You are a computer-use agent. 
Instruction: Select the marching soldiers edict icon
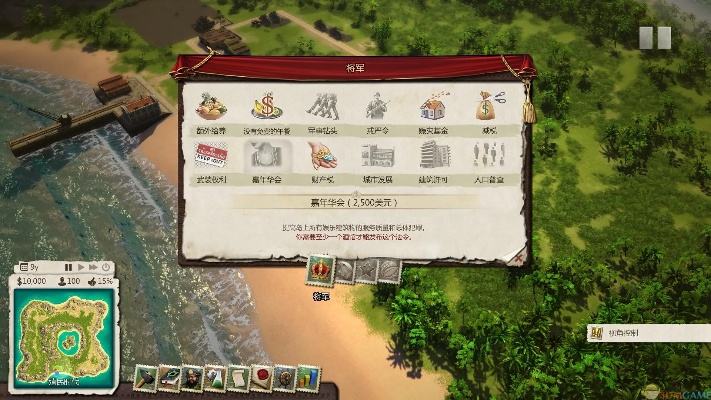point(321,107)
